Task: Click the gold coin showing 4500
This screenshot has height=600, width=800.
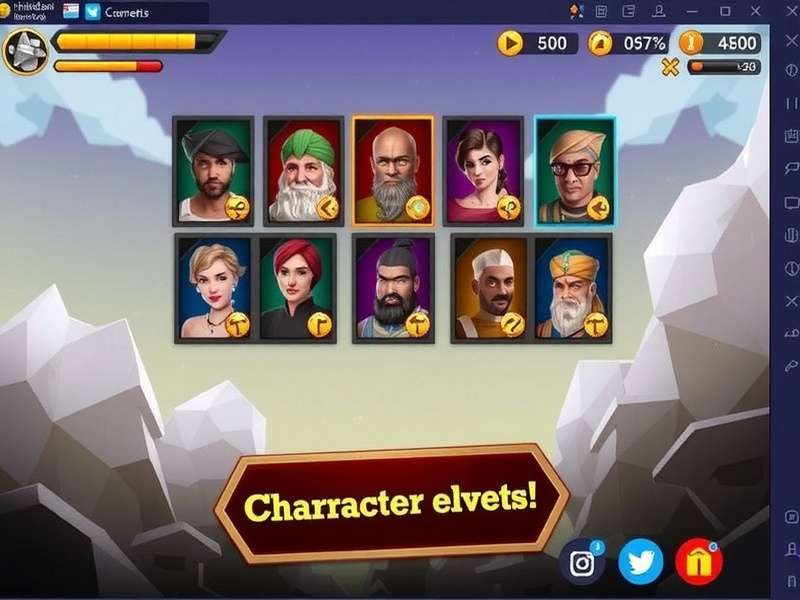Action: (691, 43)
